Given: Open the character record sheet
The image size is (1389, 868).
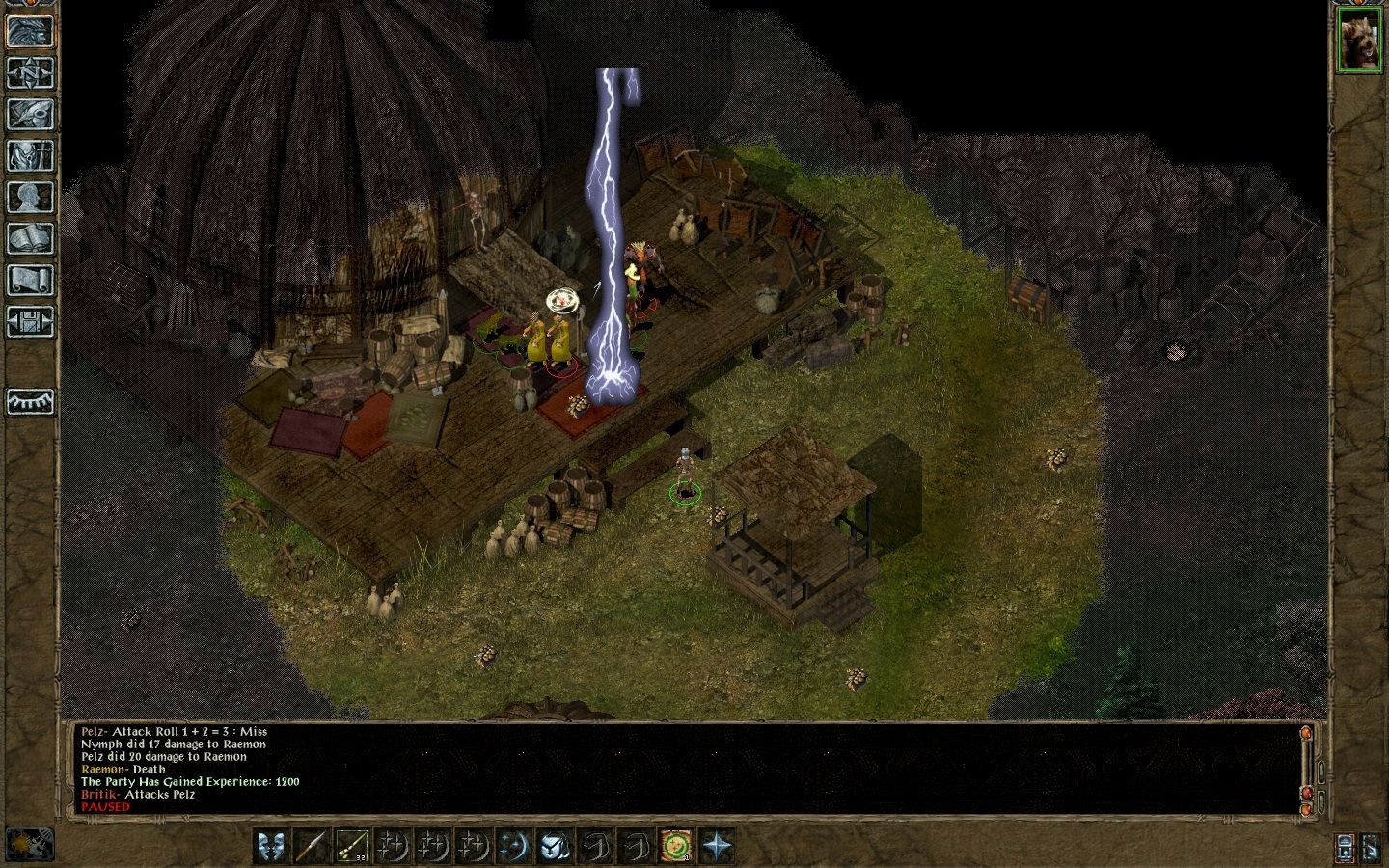Looking at the screenshot, I should [x=30, y=197].
